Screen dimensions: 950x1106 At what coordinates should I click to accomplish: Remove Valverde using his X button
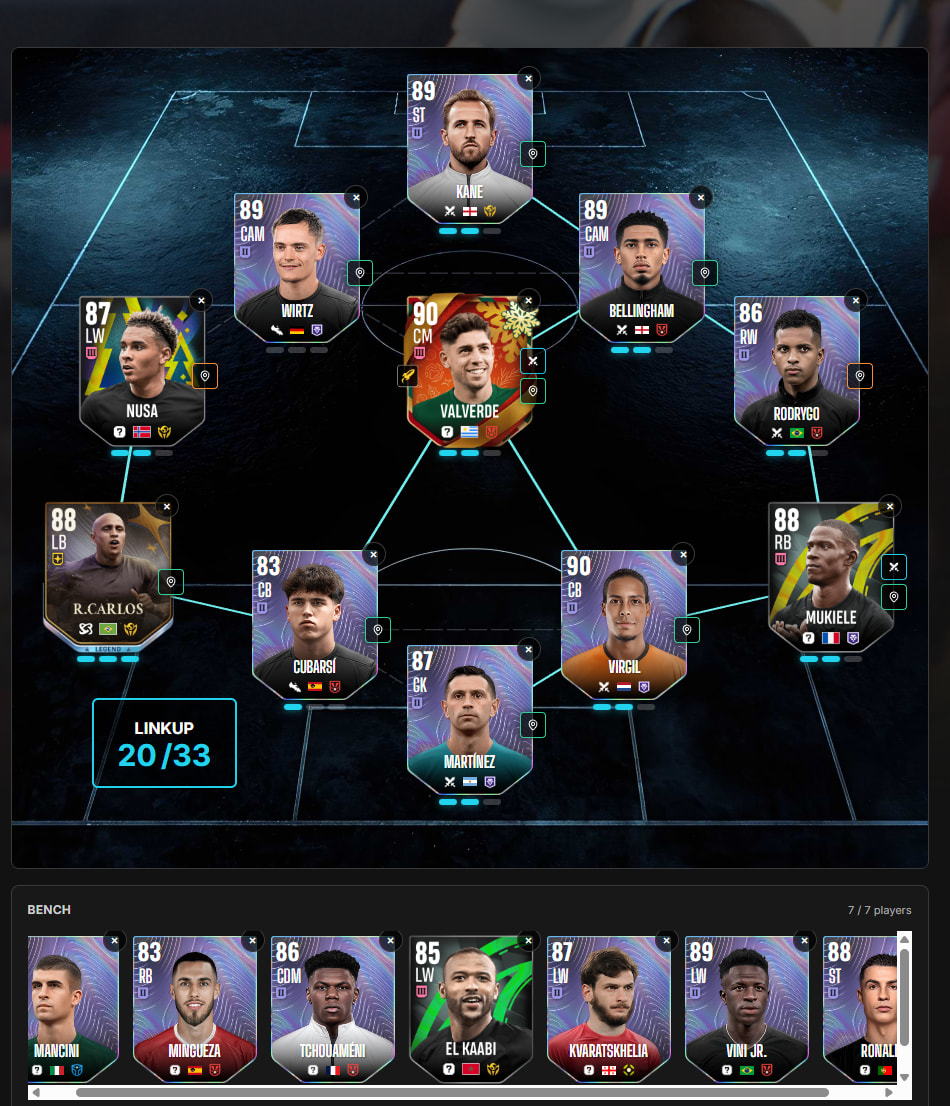click(x=529, y=299)
